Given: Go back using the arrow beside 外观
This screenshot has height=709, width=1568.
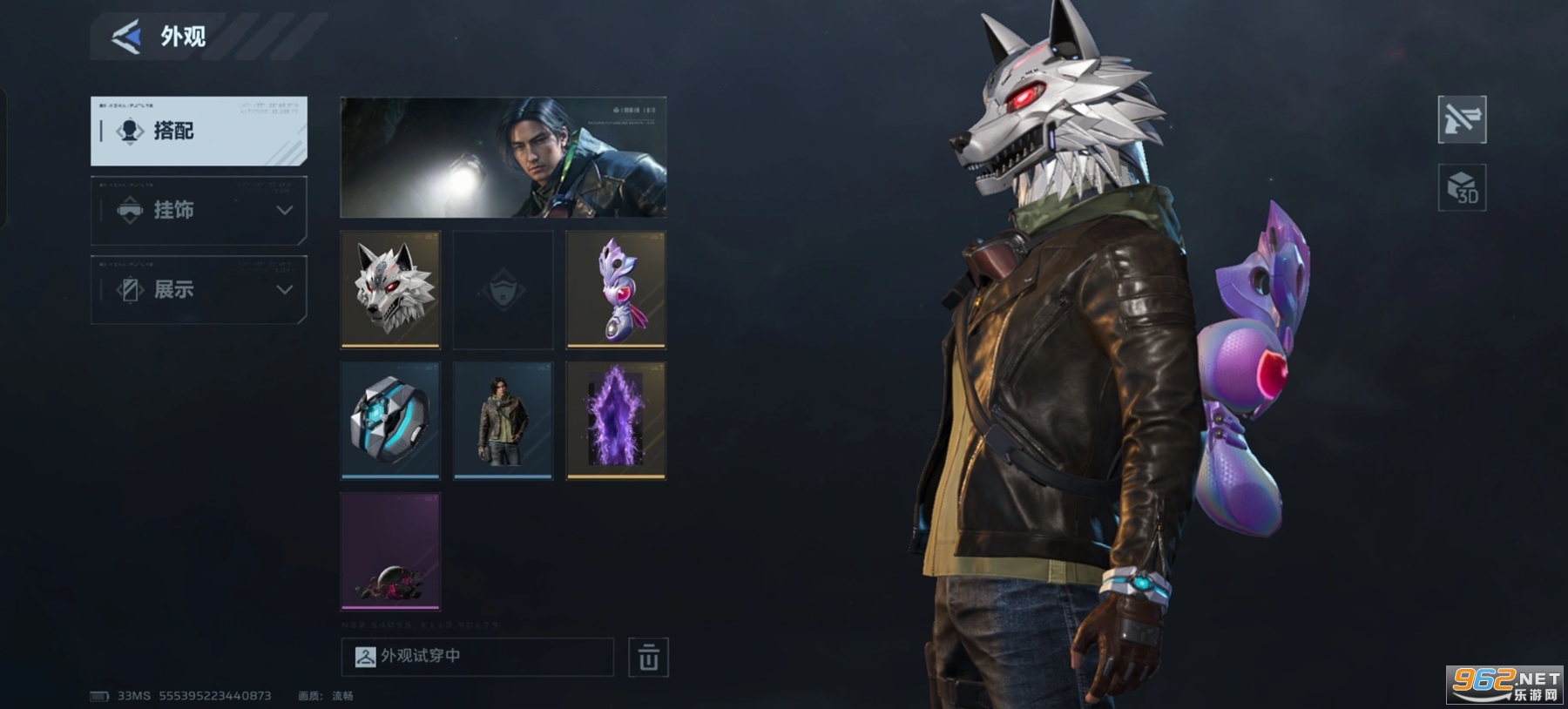Looking at the screenshot, I should (x=126, y=37).
